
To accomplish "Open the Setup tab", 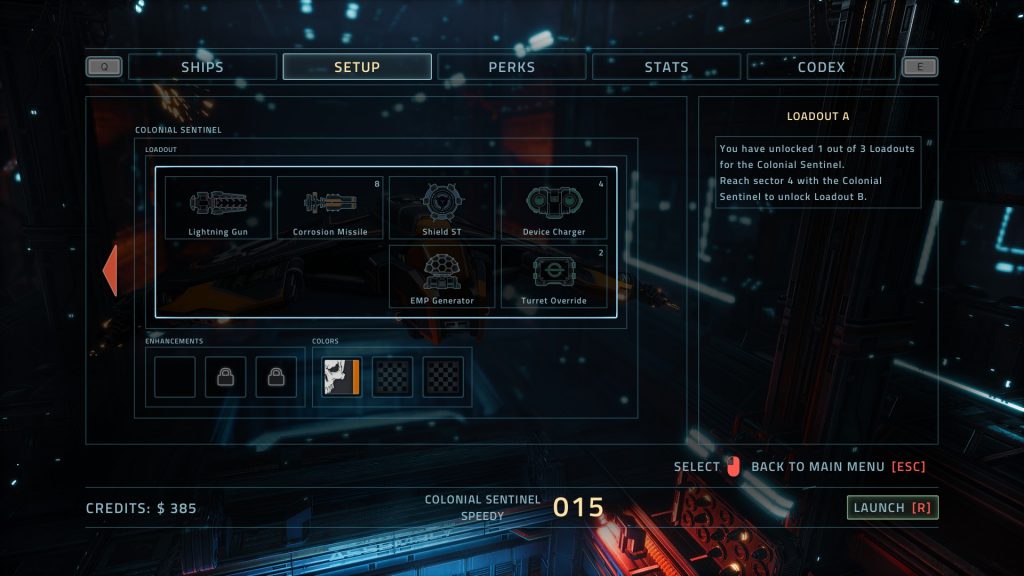I will 357,67.
